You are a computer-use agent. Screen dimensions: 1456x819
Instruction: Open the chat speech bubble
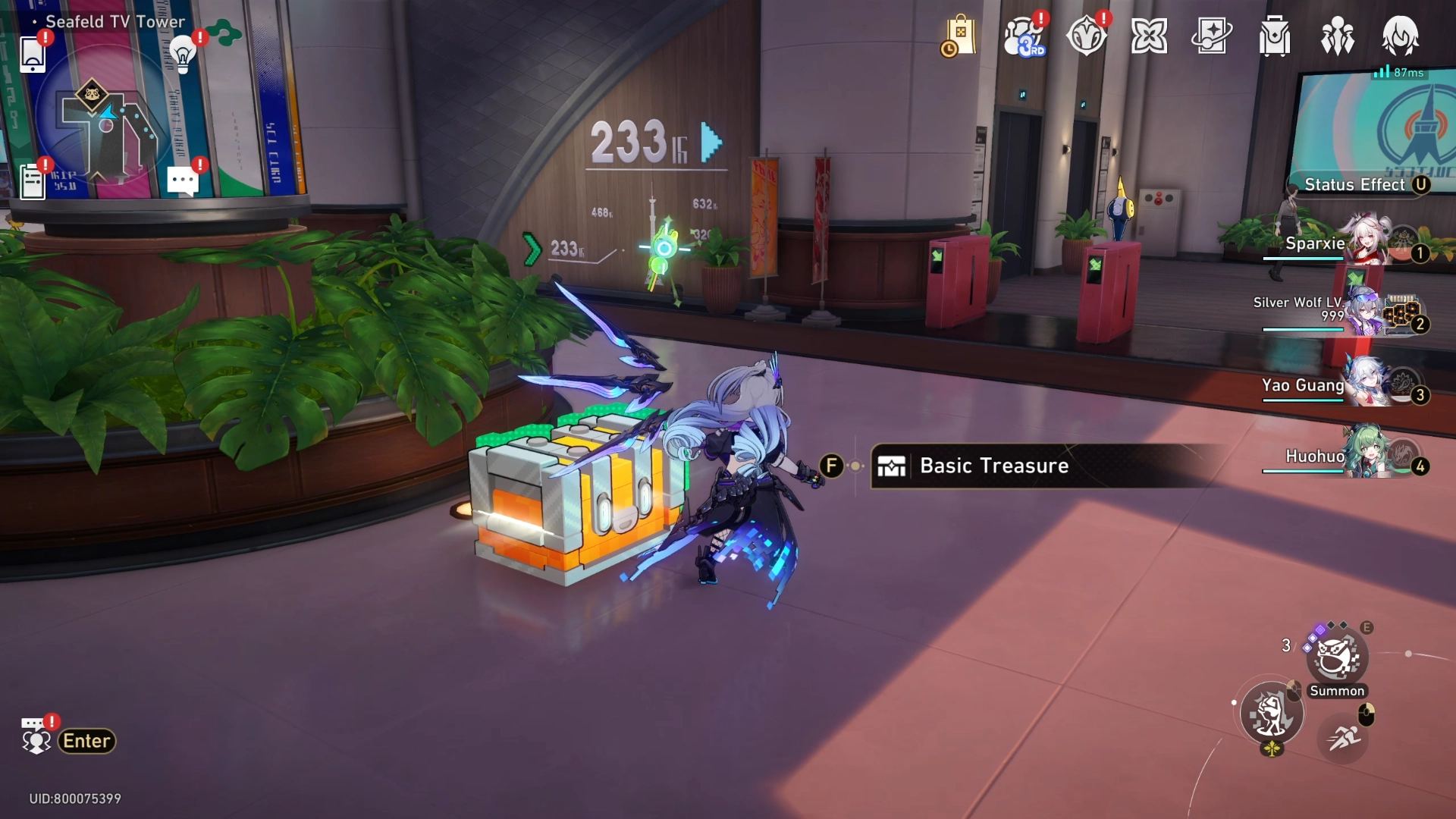(183, 181)
